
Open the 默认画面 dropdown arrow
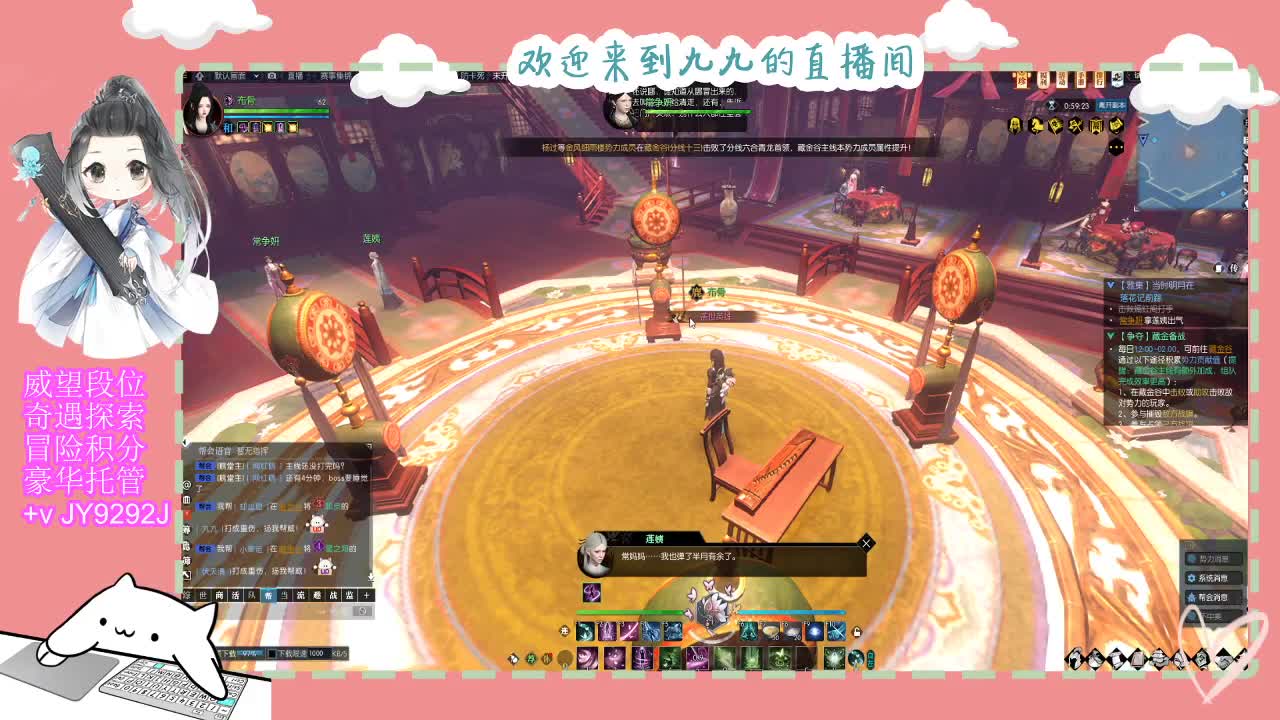pos(256,77)
